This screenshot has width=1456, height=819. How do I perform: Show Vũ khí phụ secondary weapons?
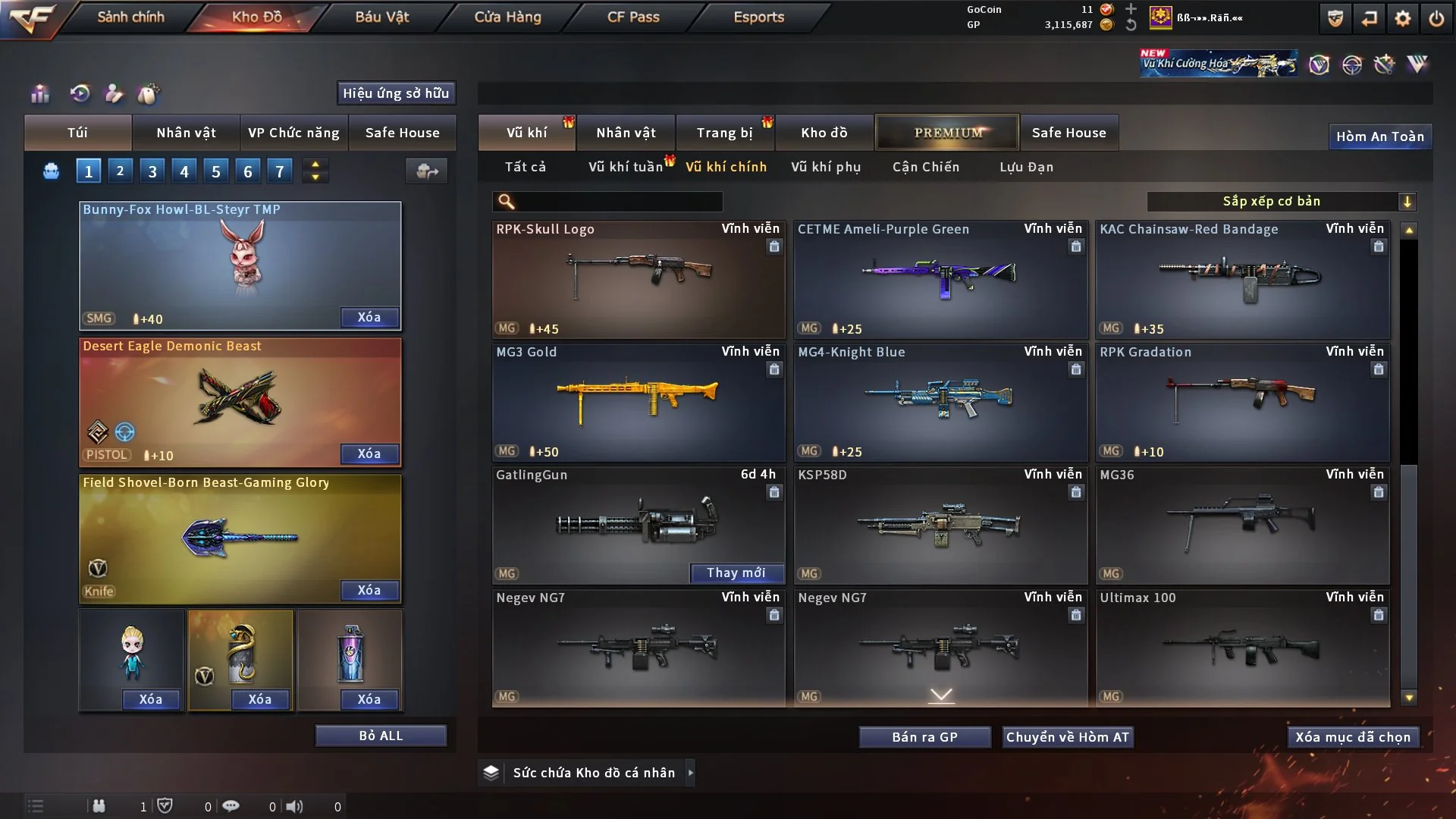(825, 167)
